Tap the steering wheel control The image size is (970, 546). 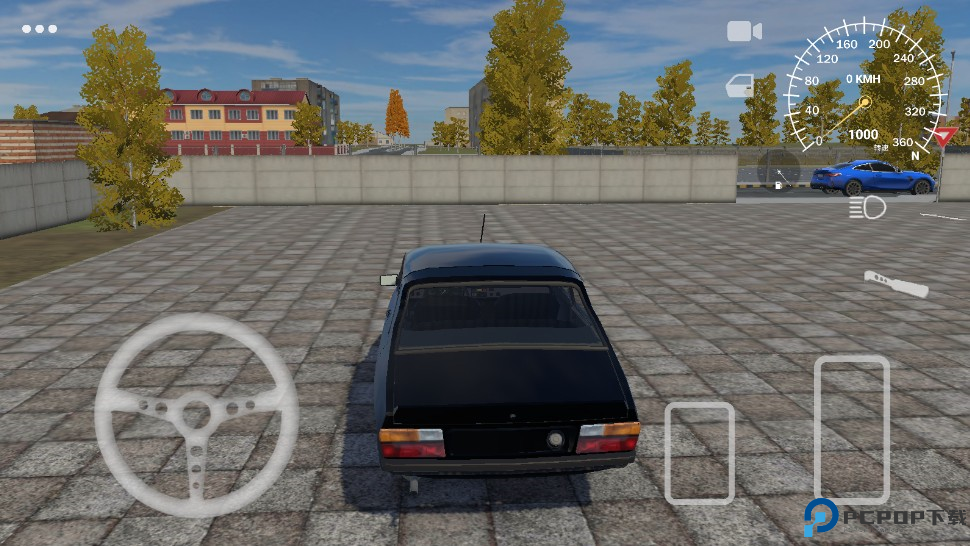[x=197, y=414]
